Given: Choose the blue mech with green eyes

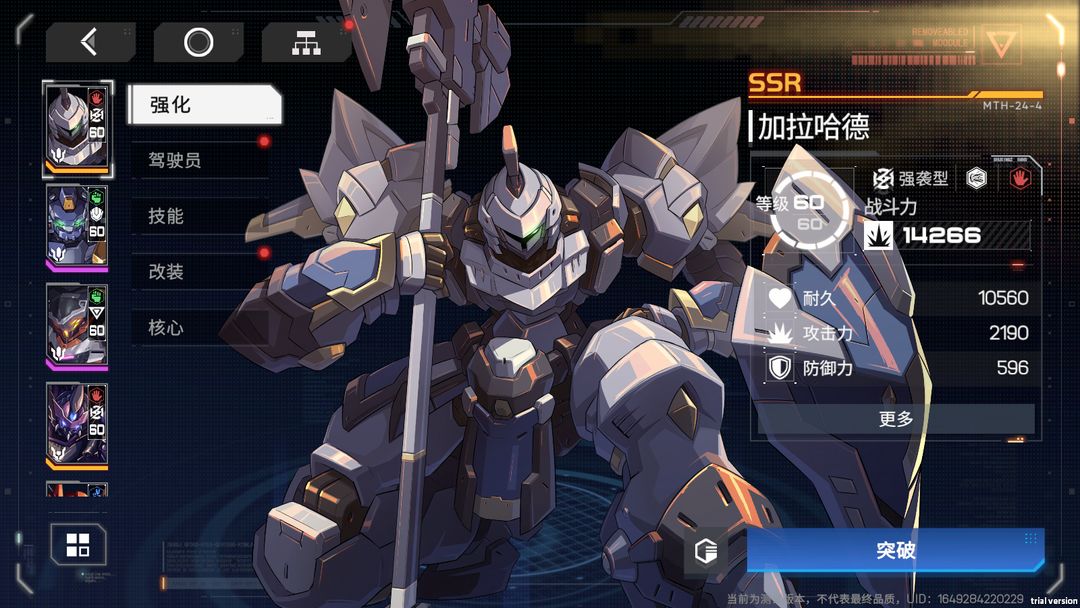Looking at the screenshot, I should point(77,226).
